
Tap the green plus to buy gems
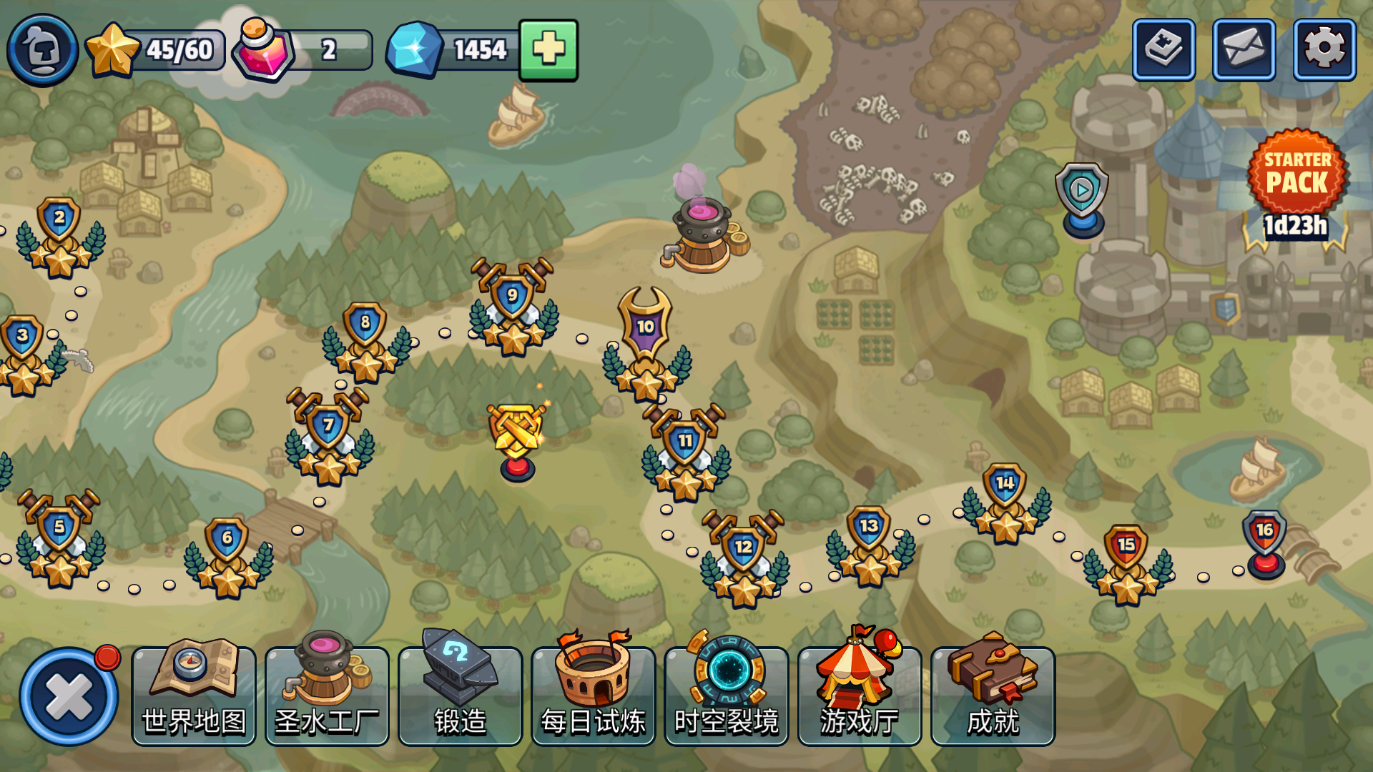(x=548, y=50)
